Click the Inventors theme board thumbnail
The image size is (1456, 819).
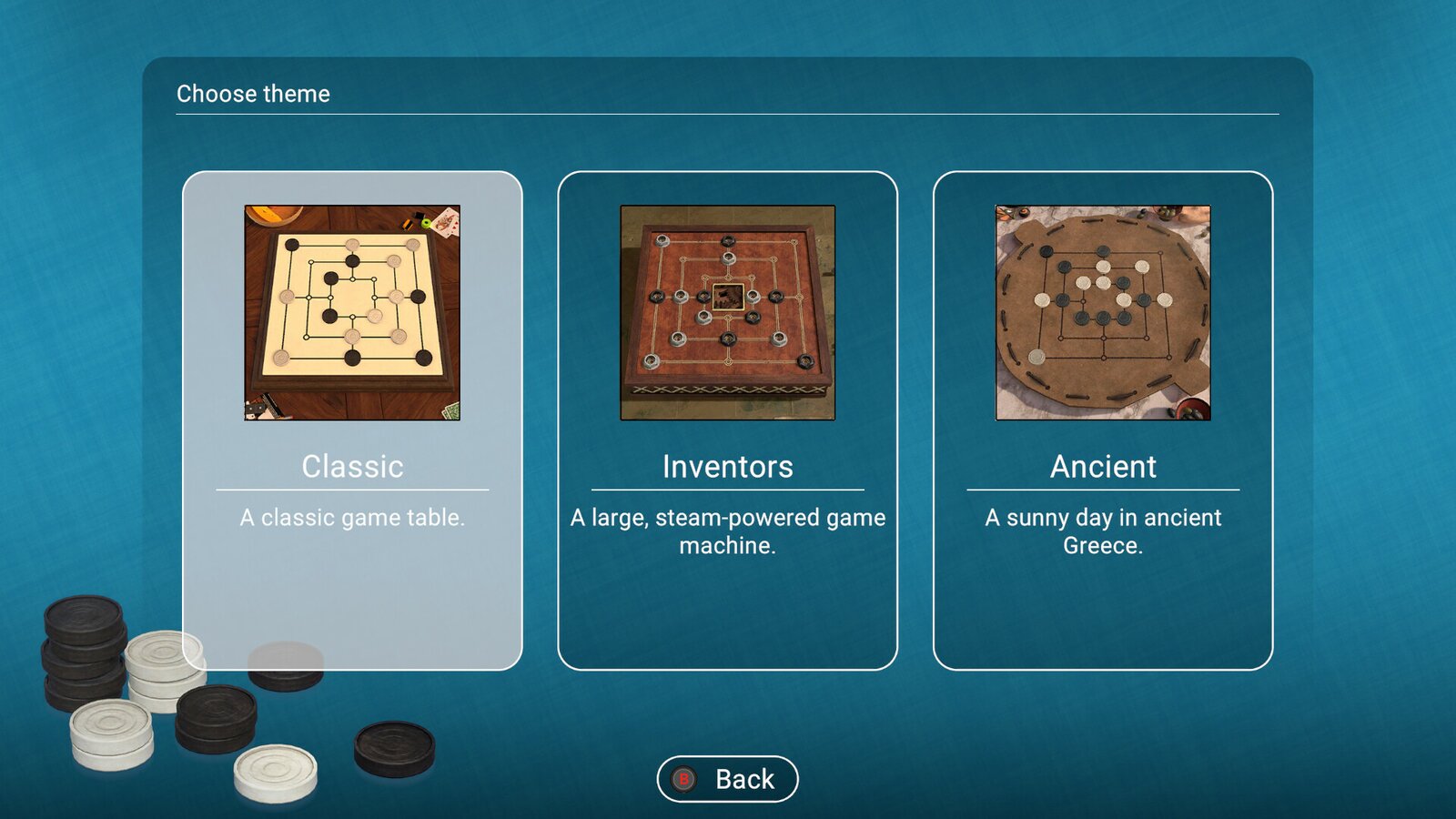coord(727,314)
